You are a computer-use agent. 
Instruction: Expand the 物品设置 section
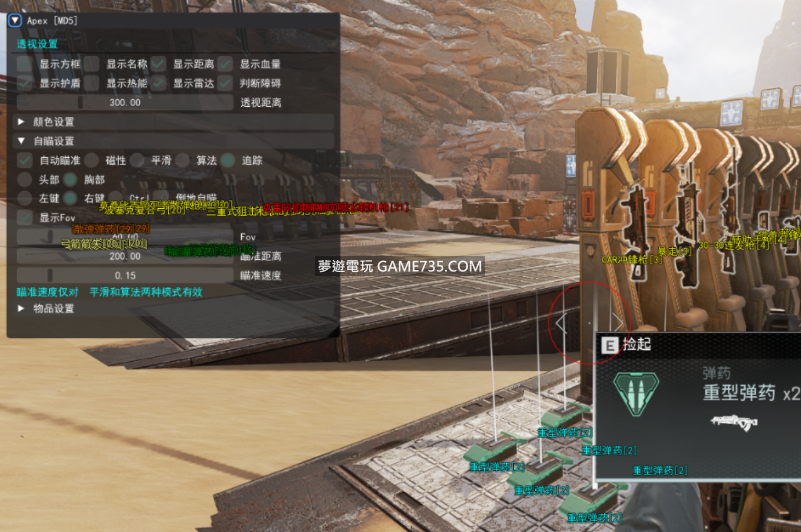pyautogui.click(x=22, y=309)
